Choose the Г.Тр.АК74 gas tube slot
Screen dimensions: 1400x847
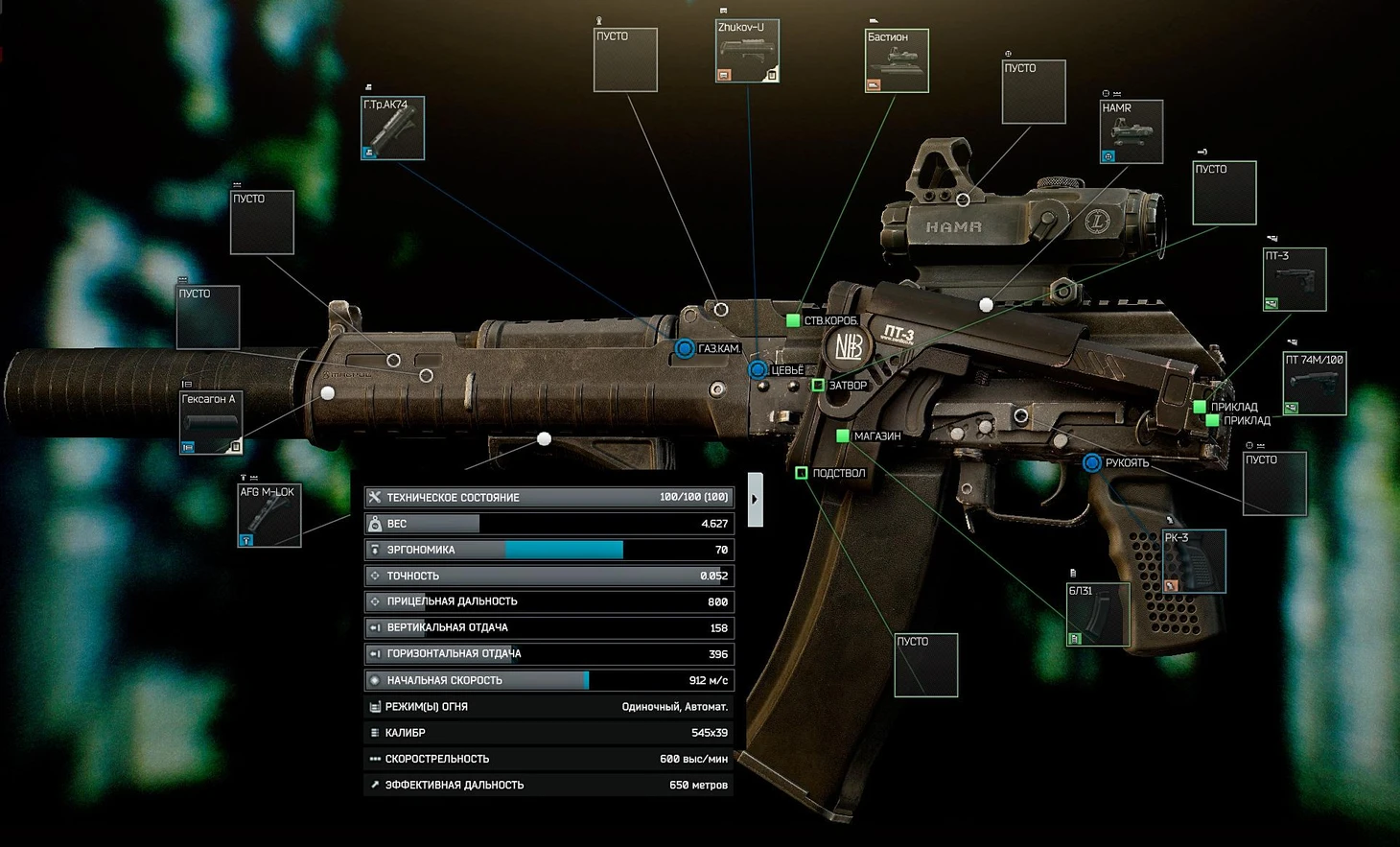[x=392, y=128]
